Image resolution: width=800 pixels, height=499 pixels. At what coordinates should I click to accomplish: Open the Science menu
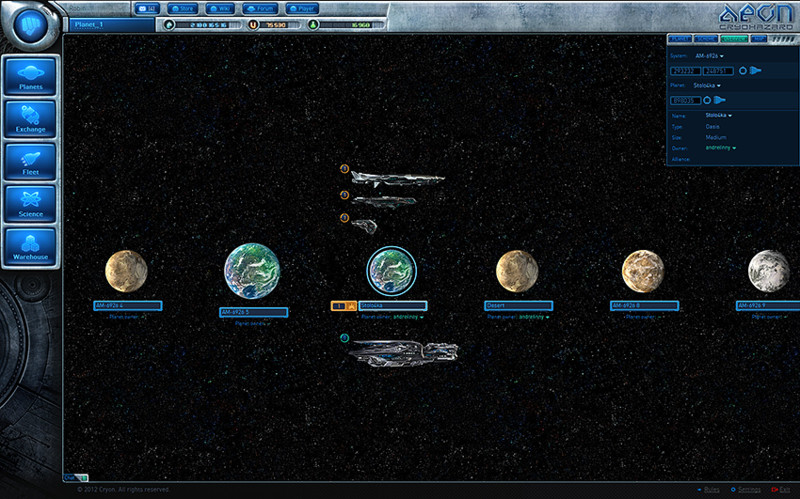tap(30, 206)
